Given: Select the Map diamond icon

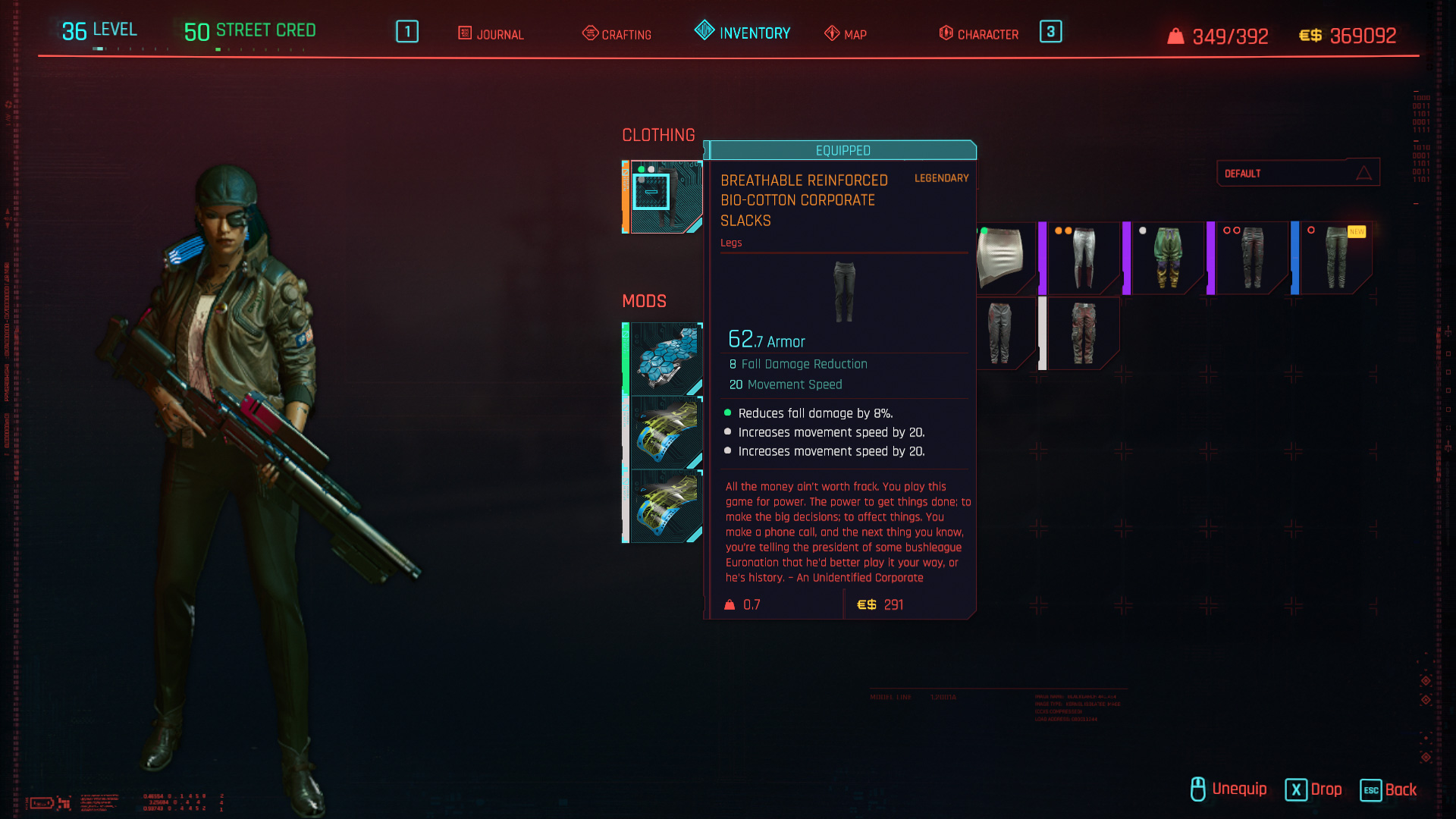Looking at the screenshot, I should [831, 34].
